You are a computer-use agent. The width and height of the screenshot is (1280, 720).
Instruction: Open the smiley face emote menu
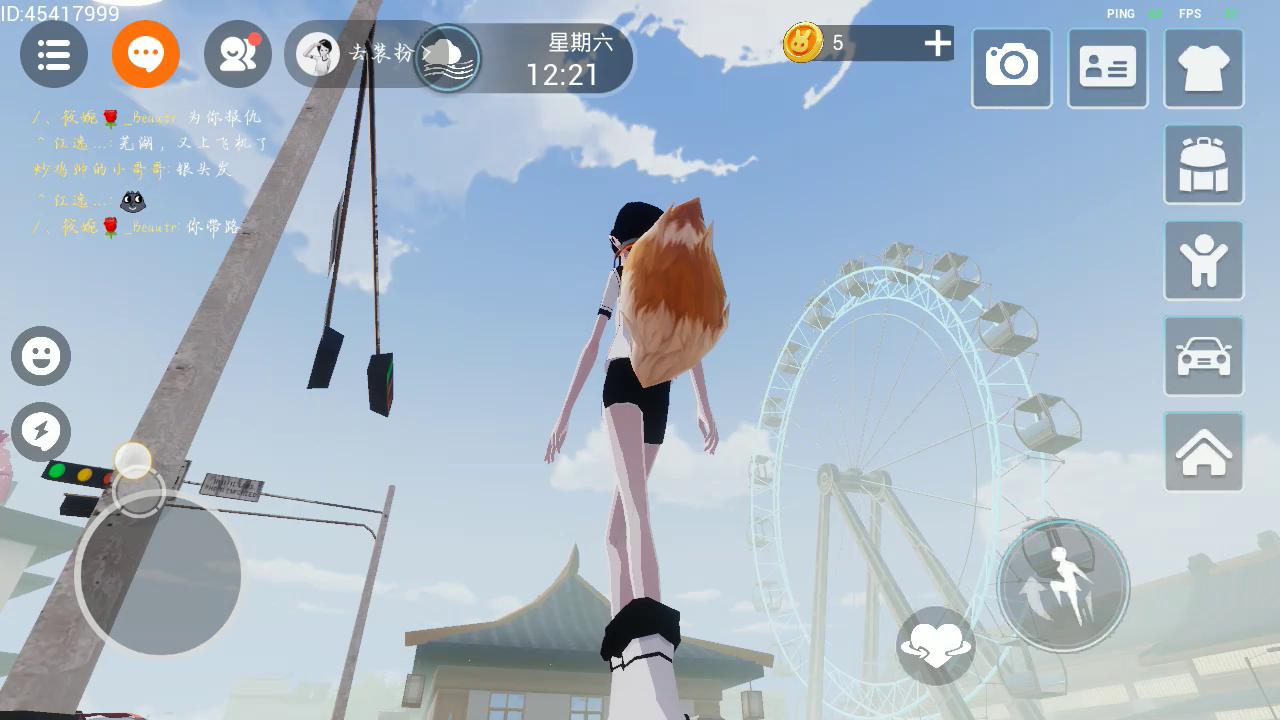(41, 356)
